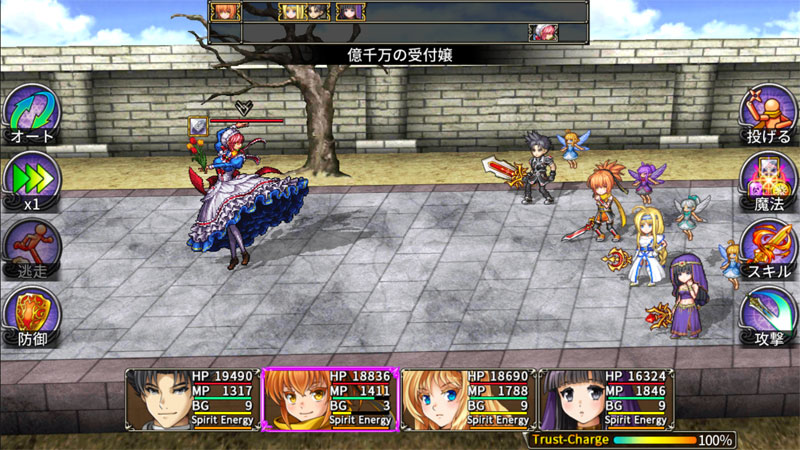Choose the 投げる throw command
Image resolution: width=800 pixels, height=450 pixels.
click(767, 112)
